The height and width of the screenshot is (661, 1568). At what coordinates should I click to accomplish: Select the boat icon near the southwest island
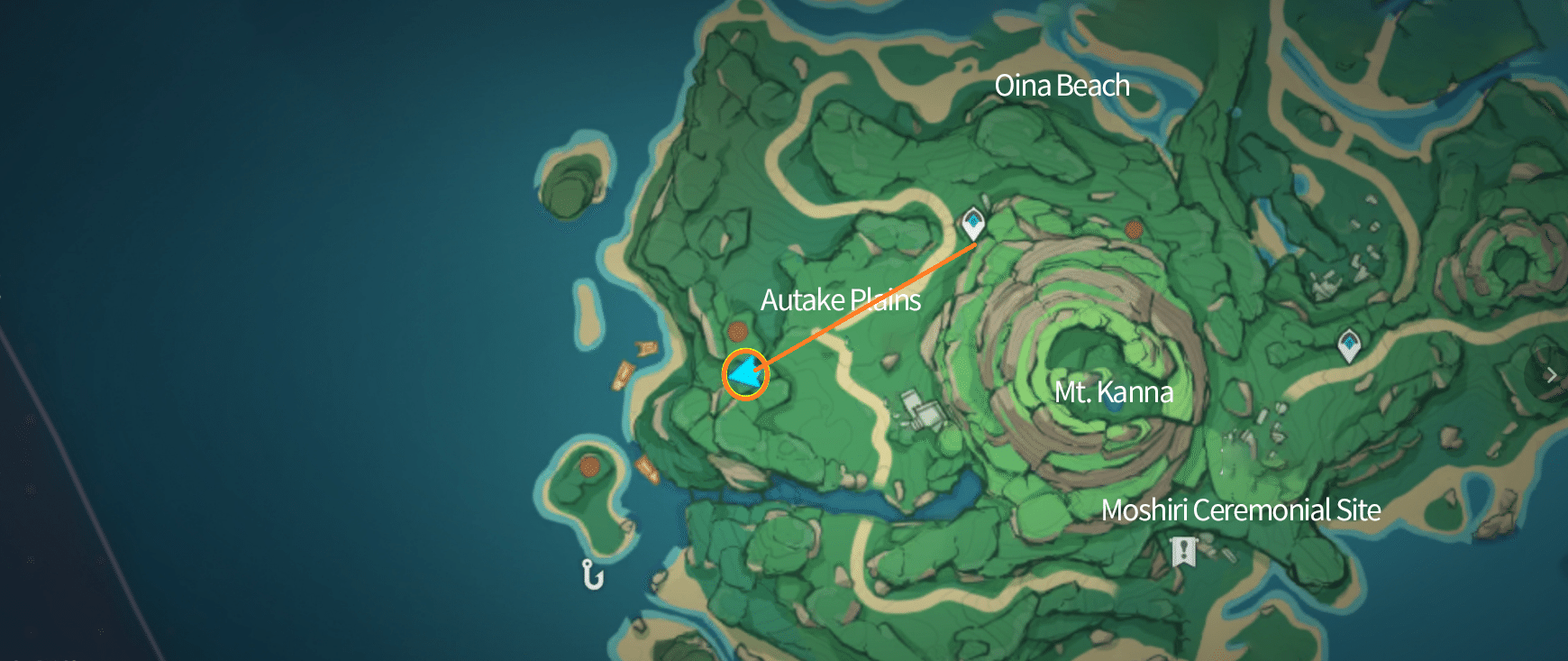648,467
